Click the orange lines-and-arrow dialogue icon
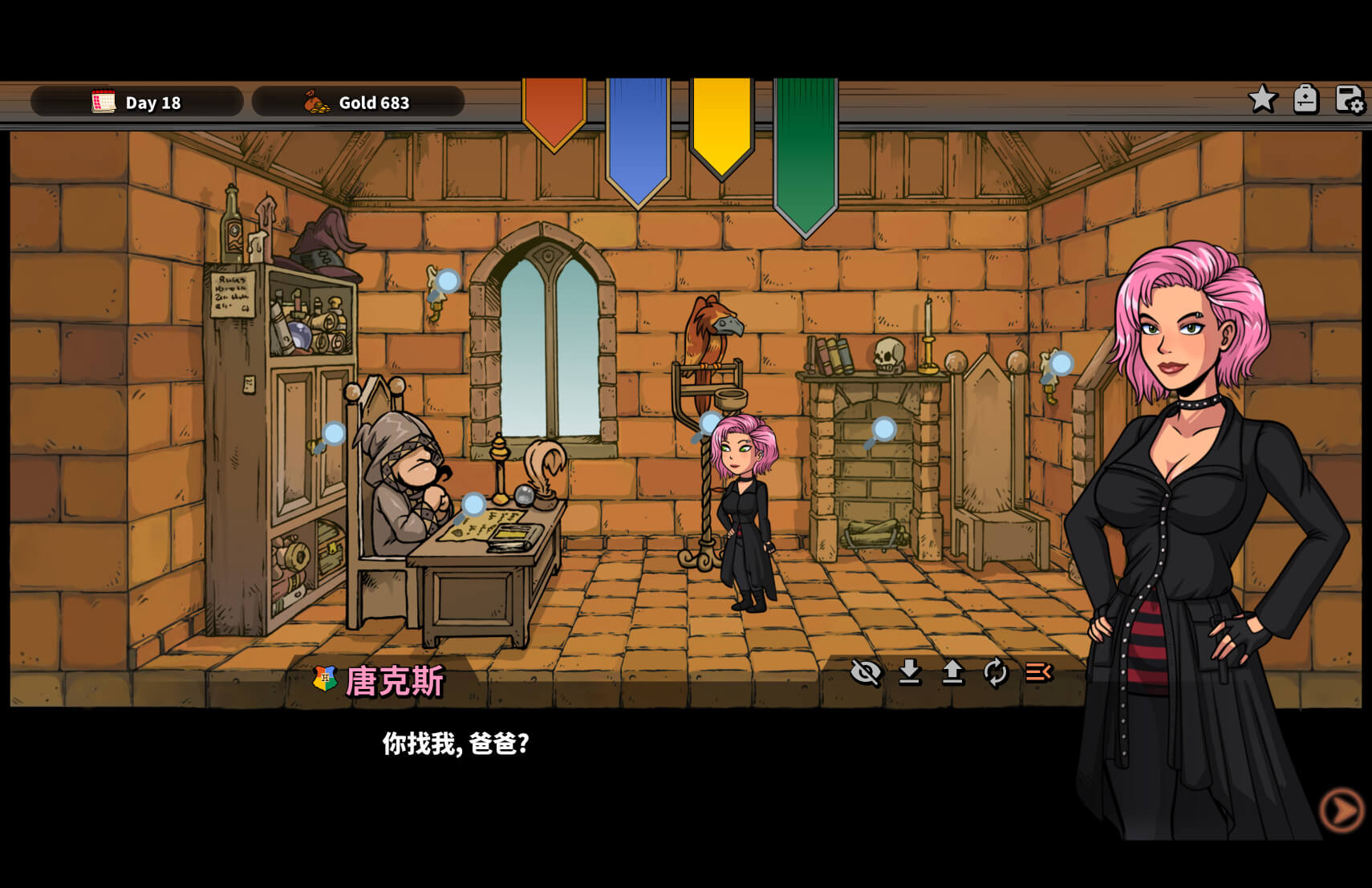Screen dimensions: 1372x888 tap(1039, 672)
